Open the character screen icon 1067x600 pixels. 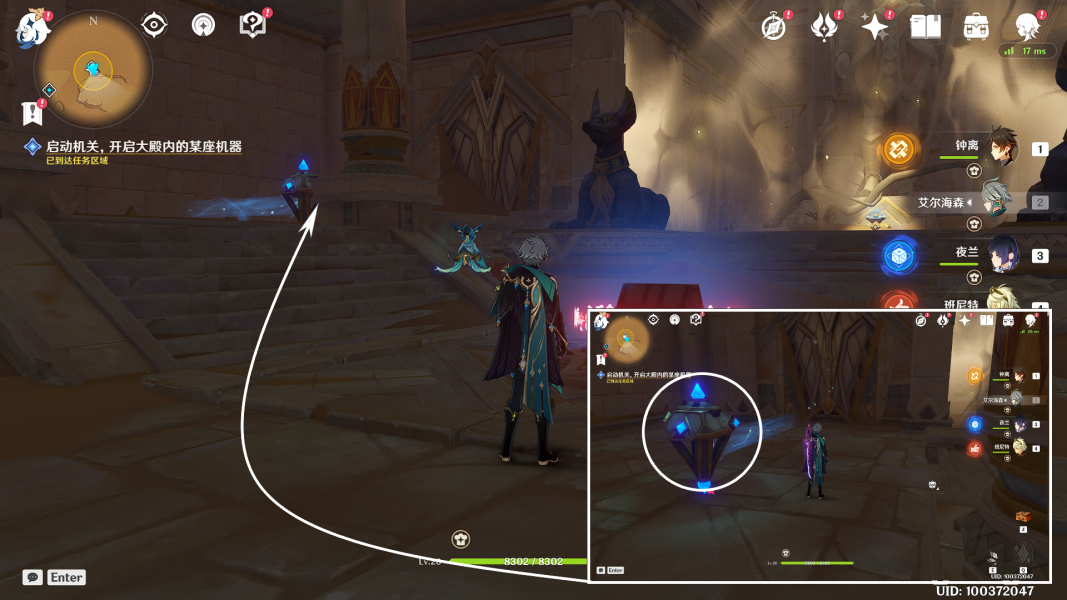click(x=1027, y=27)
